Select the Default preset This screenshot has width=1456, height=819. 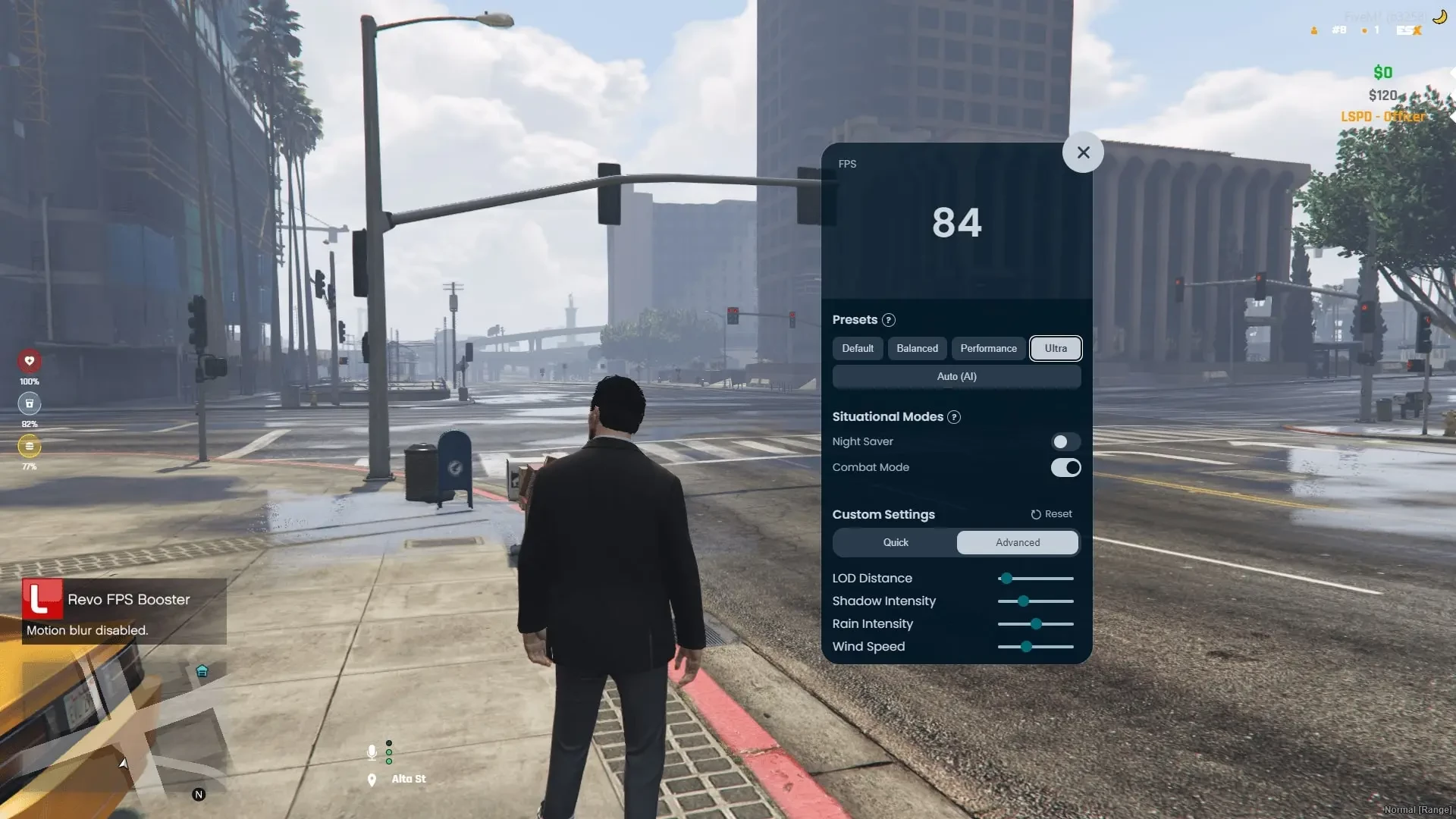858,348
